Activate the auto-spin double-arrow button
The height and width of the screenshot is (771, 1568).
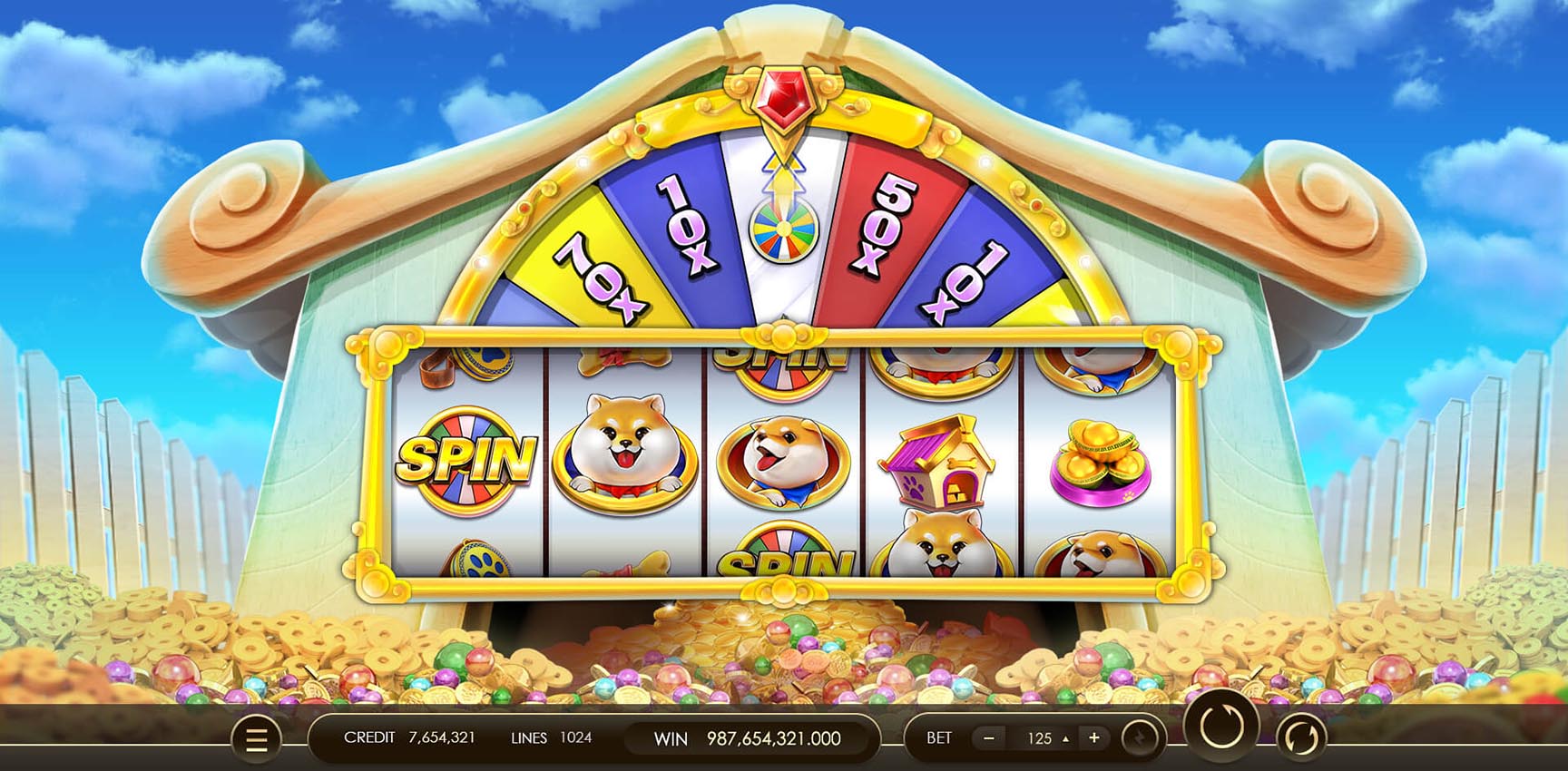1300,737
